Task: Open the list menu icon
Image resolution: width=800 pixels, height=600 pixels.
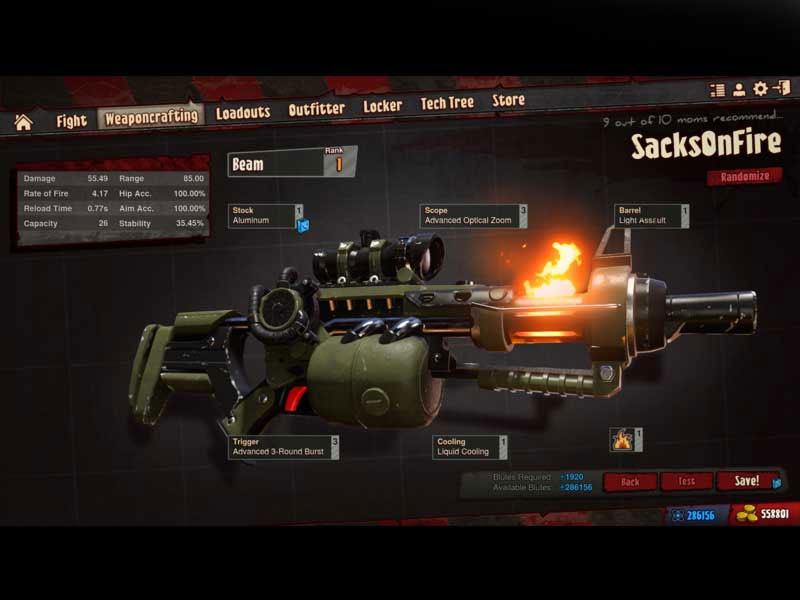Action: pos(717,90)
